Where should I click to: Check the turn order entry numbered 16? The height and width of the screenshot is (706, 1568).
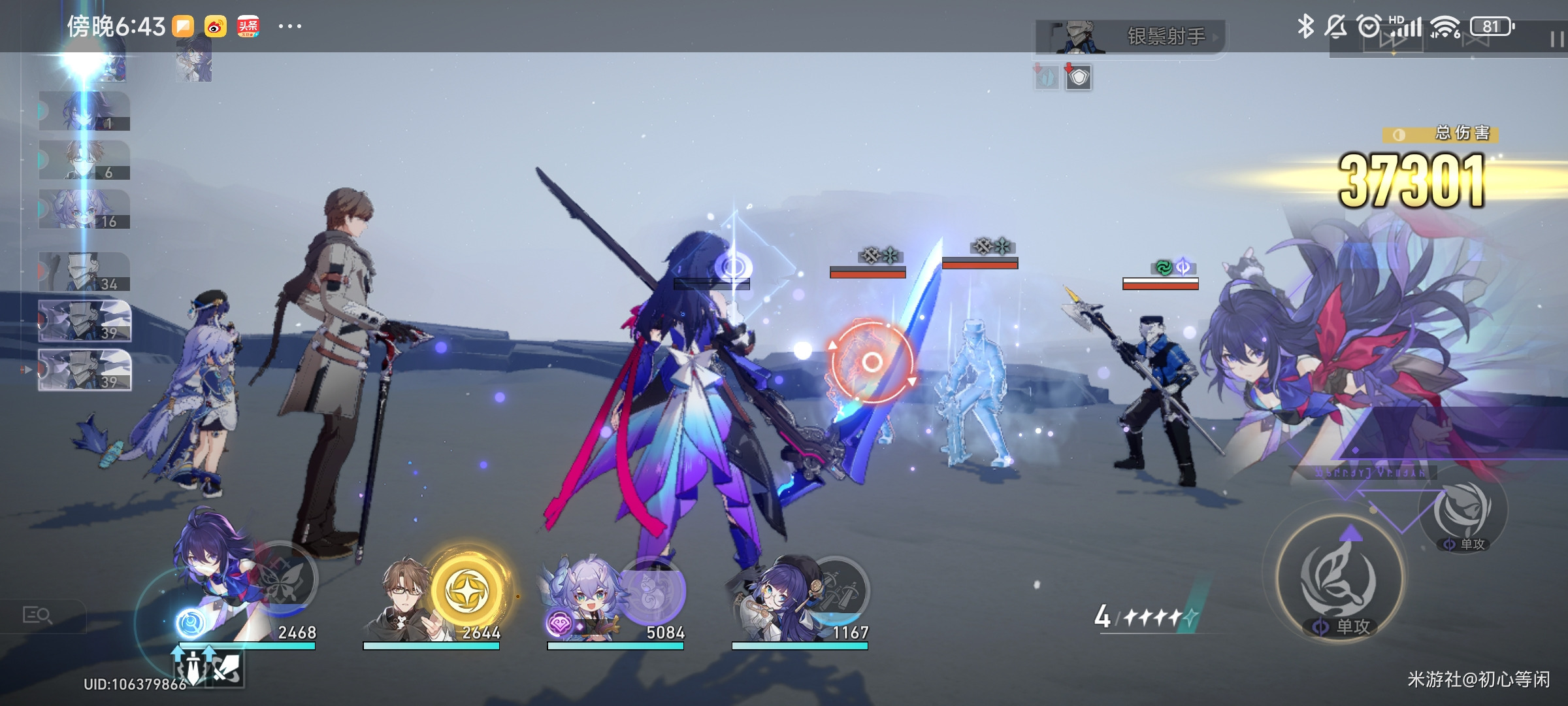click(x=84, y=209)
